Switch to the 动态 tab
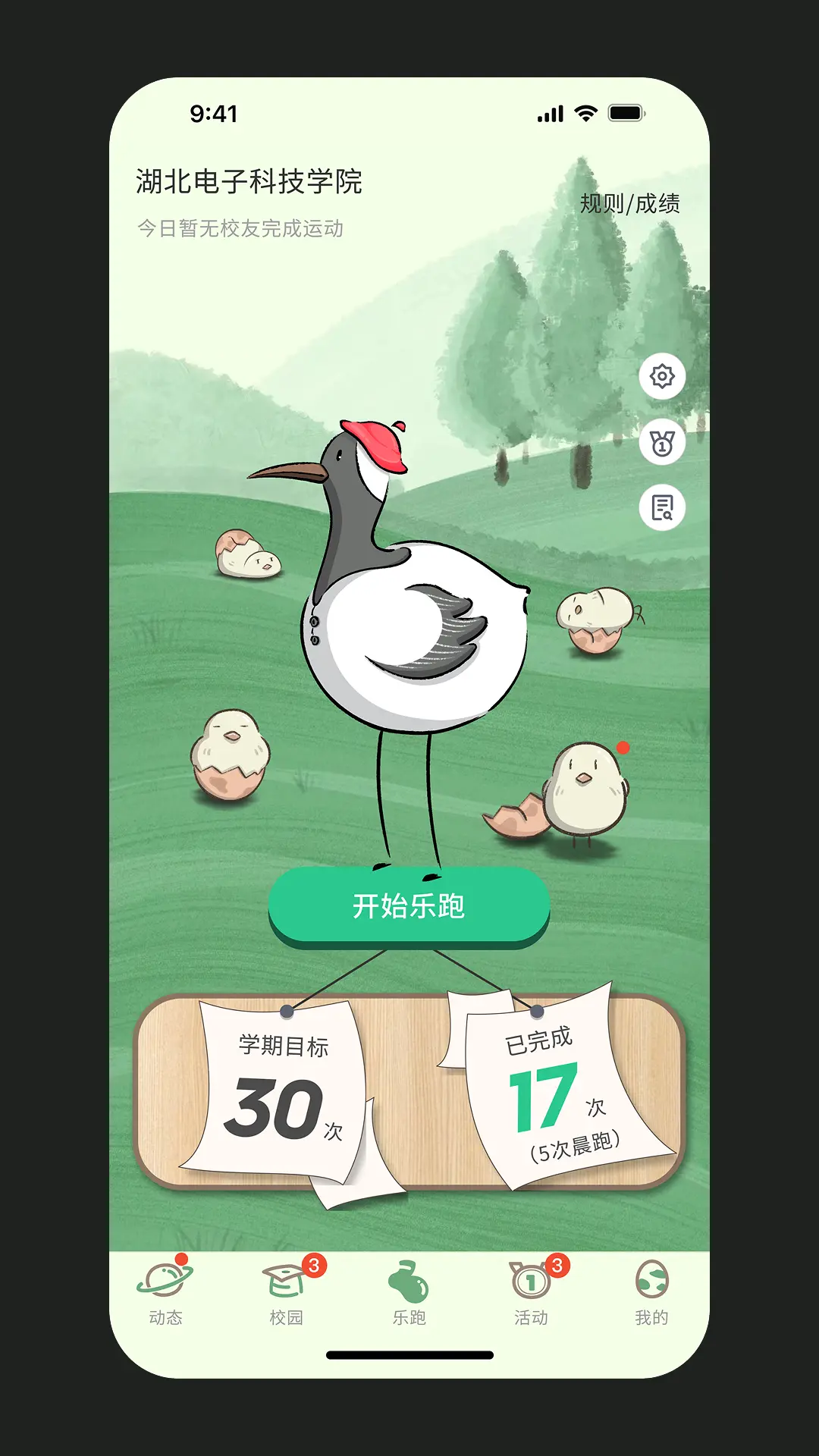The width and height of the screenshot is (819, 1456). pyautogui.click(x=165, y=1293)
